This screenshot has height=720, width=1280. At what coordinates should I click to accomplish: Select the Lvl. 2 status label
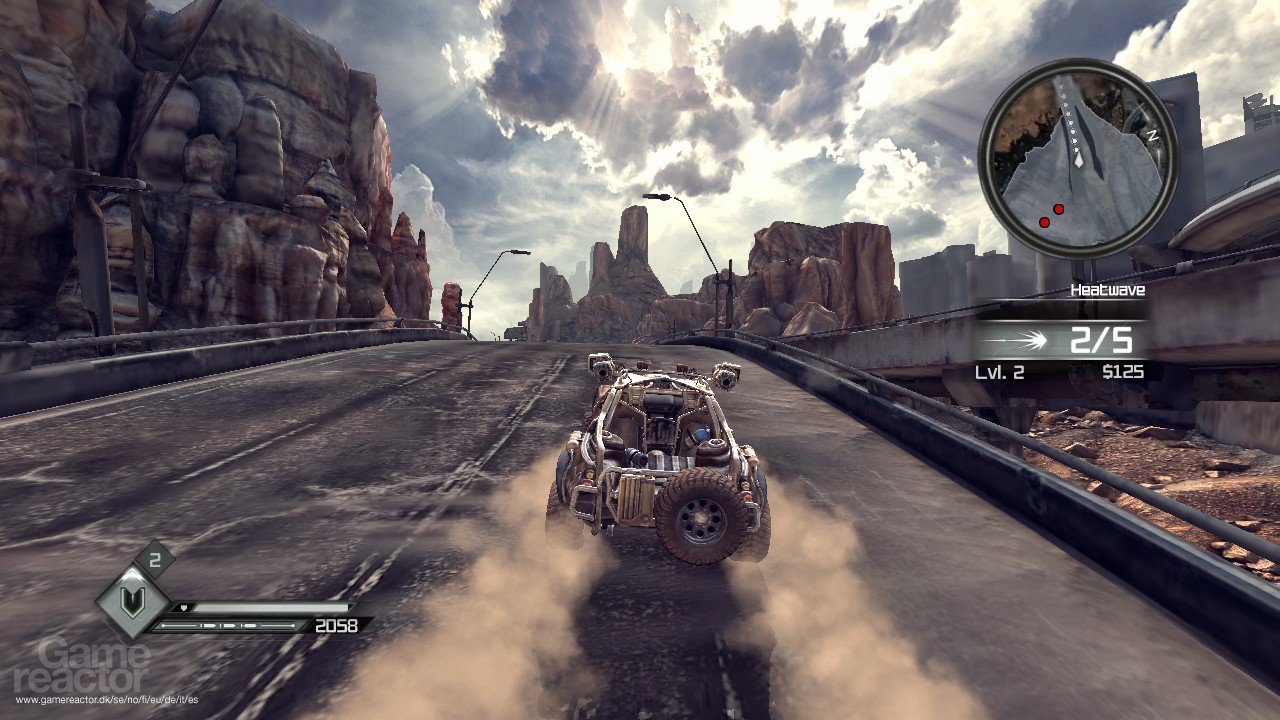999,370
